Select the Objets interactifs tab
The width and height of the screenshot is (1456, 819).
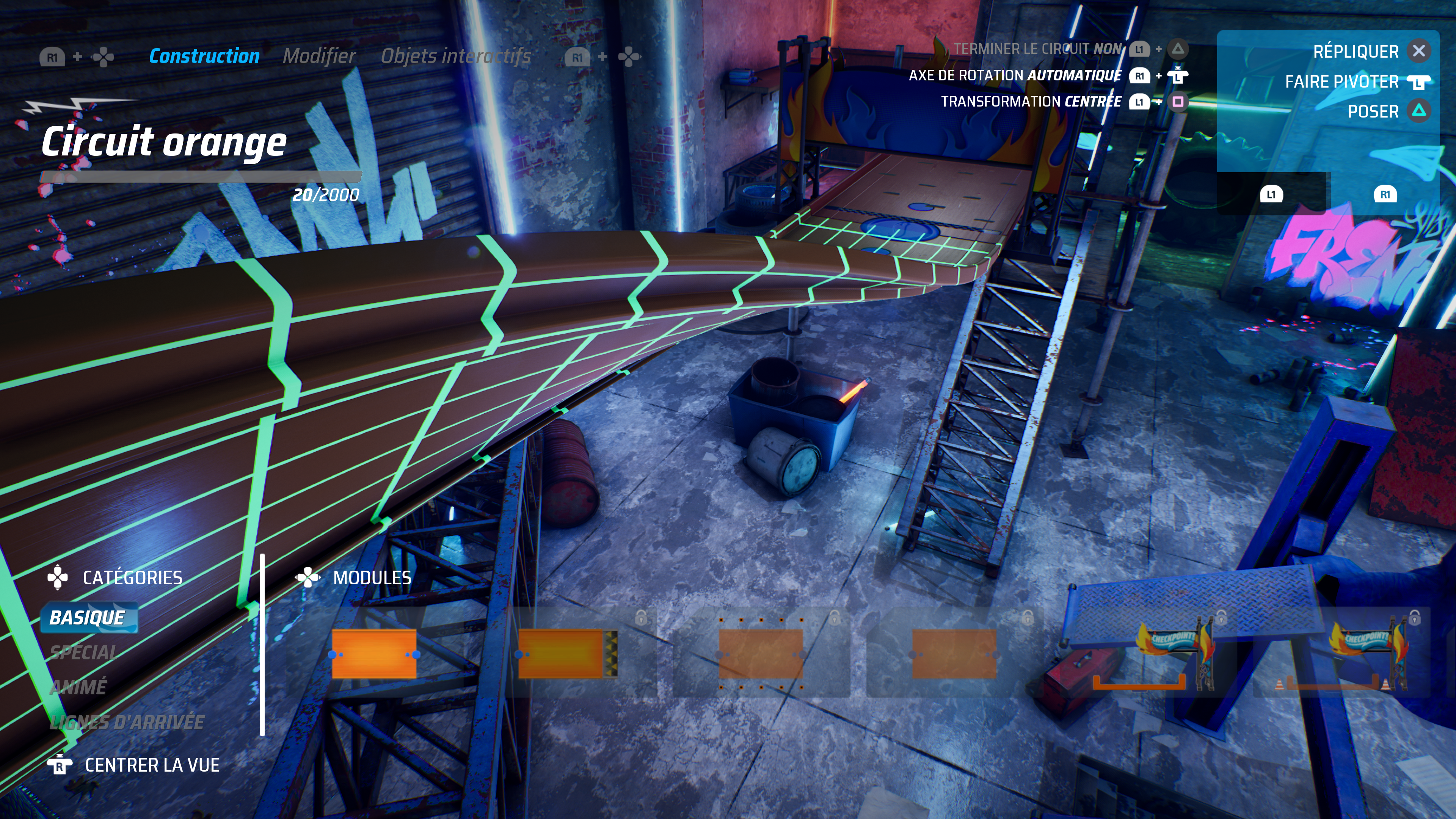(x=455, y=56)
